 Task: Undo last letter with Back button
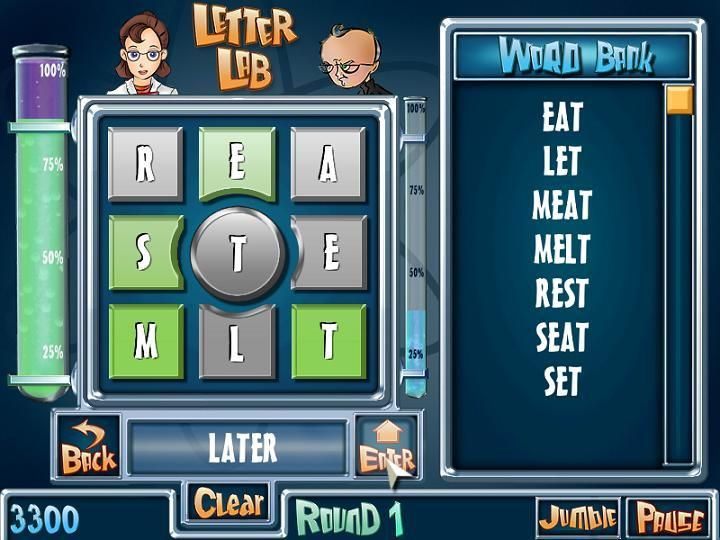(x=89, y=447)
